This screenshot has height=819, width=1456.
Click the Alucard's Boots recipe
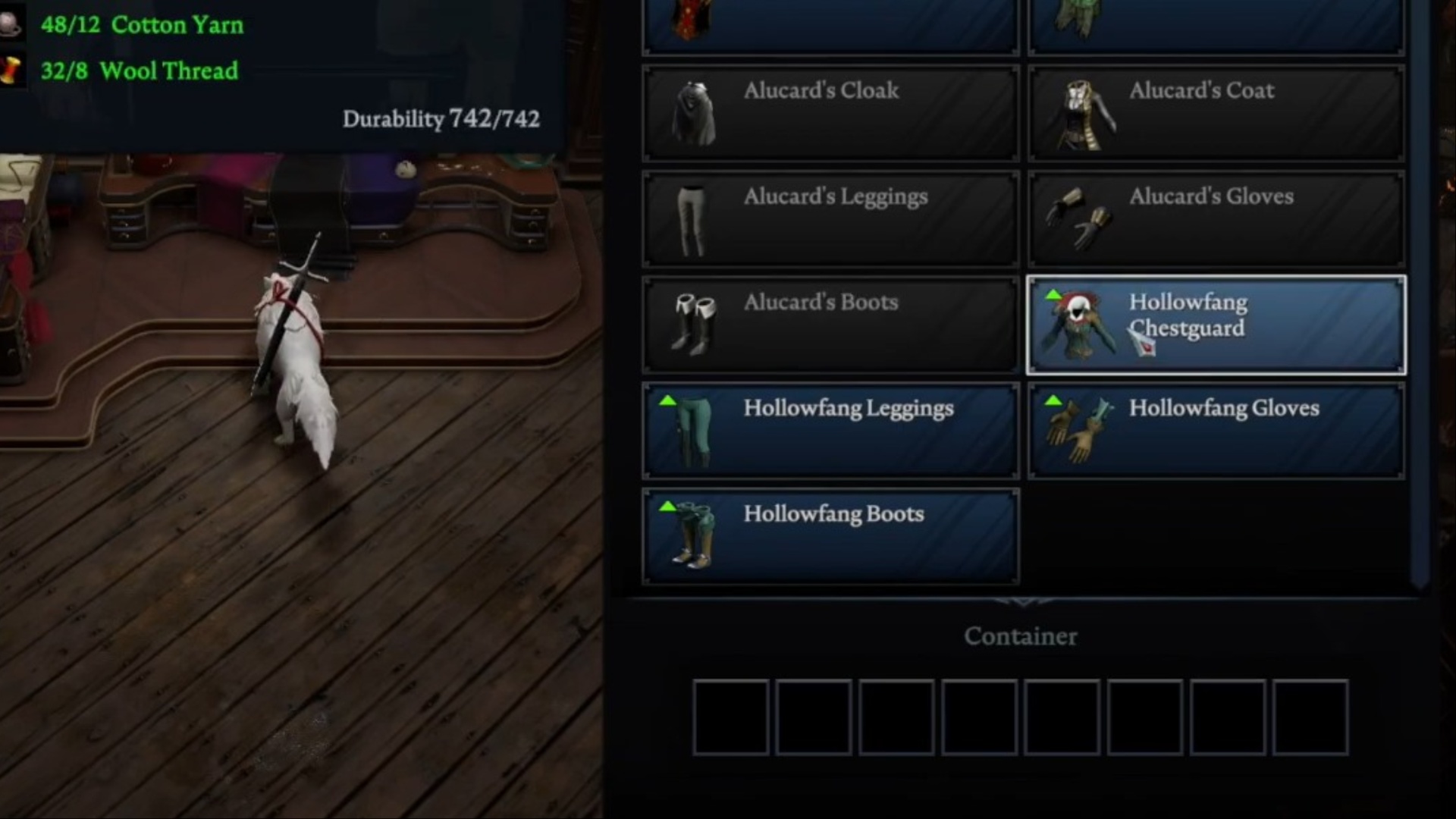[830, 325]
